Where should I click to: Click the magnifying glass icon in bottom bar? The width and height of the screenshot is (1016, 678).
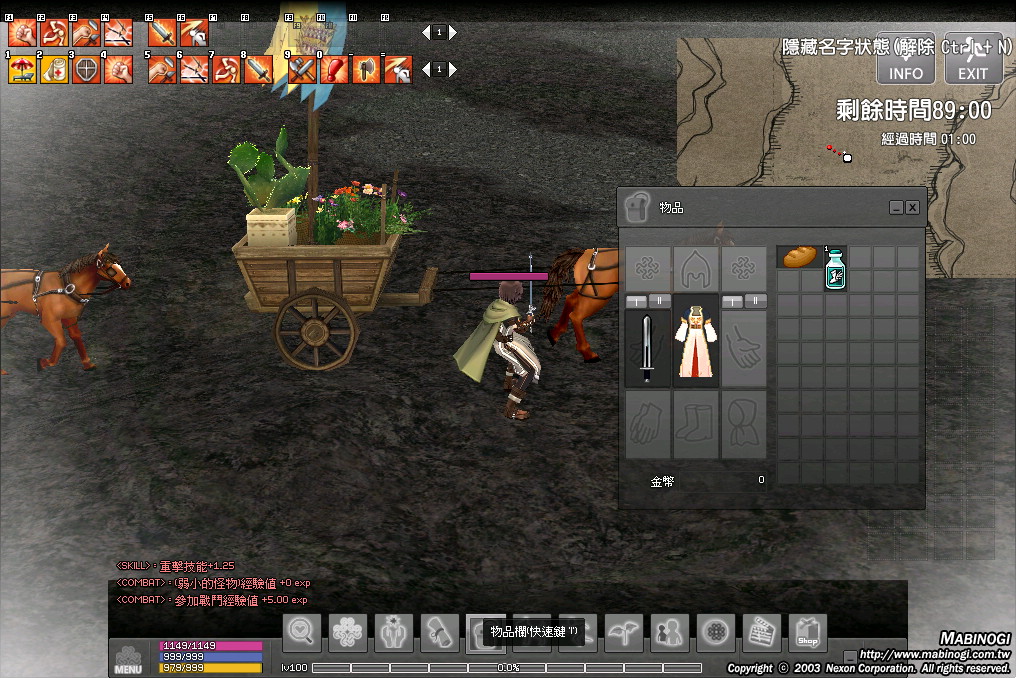tap(302, 632)
